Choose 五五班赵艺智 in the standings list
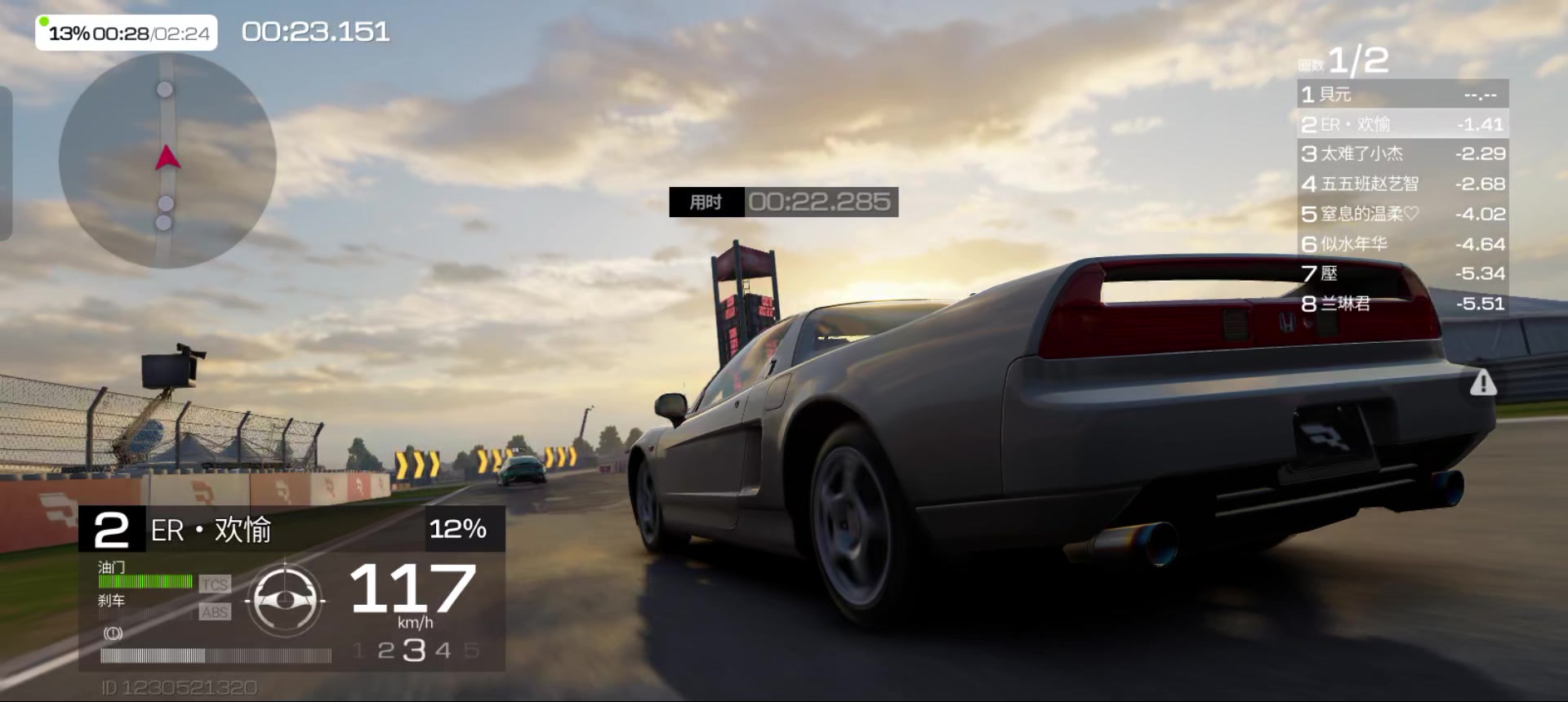Image resolution: width=1568 pixels, height=702 pixels. point(1402,184)
